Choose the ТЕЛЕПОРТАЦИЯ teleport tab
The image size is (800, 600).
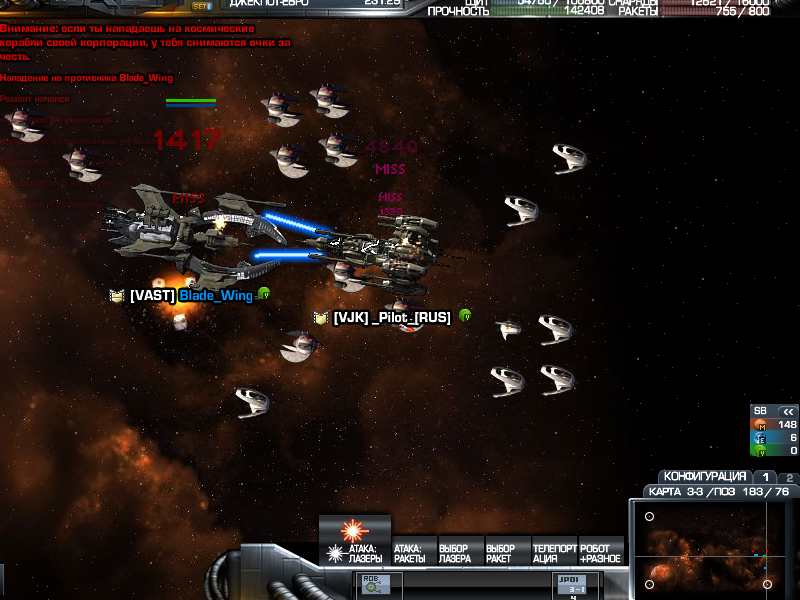(x=554, y=553)
